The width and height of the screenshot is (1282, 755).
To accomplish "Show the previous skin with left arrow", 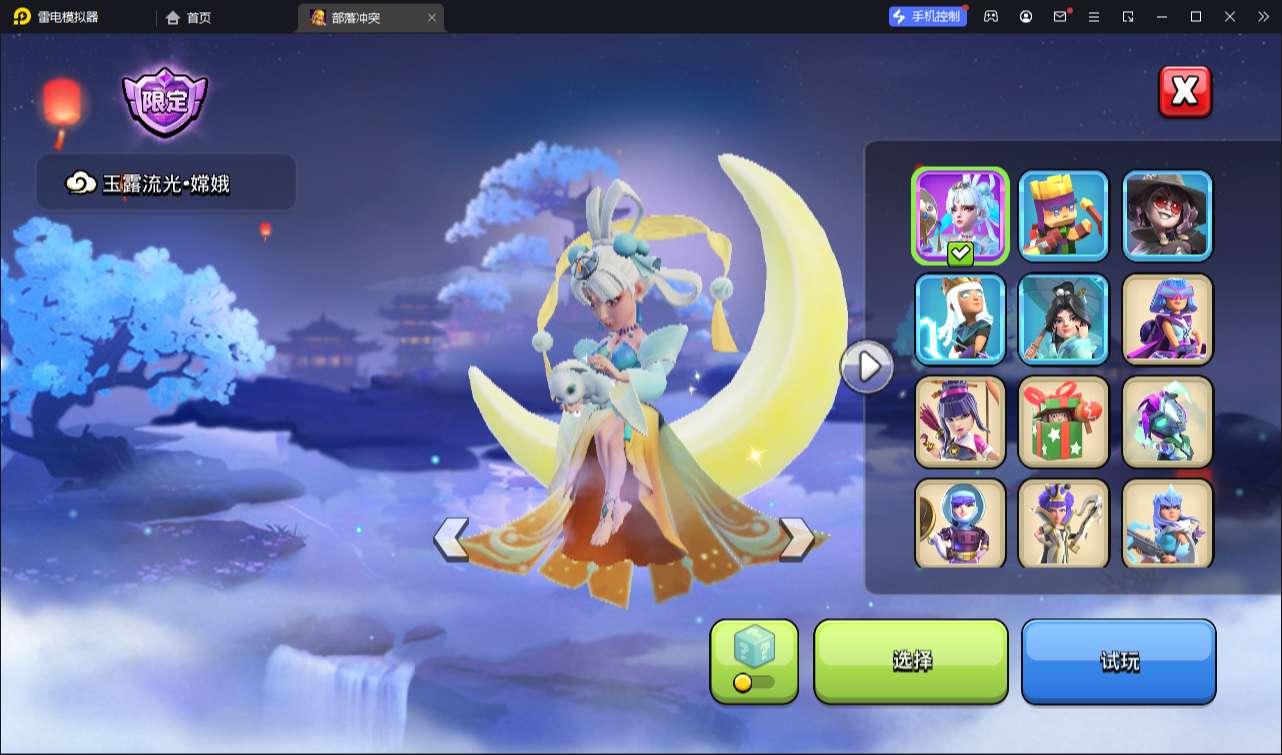I will point(451,539).
